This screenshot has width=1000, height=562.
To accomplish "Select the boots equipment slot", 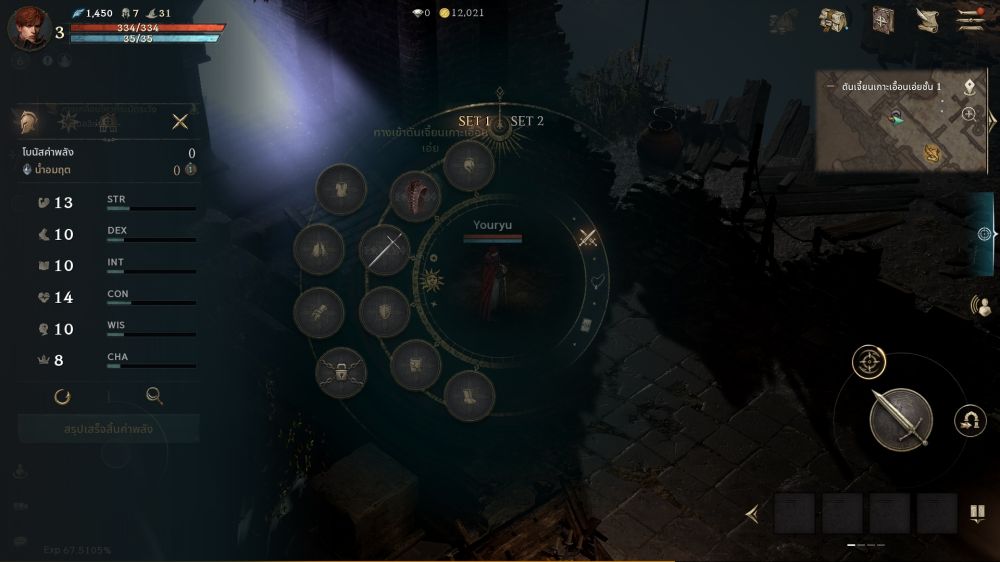I will pos(468,394).
